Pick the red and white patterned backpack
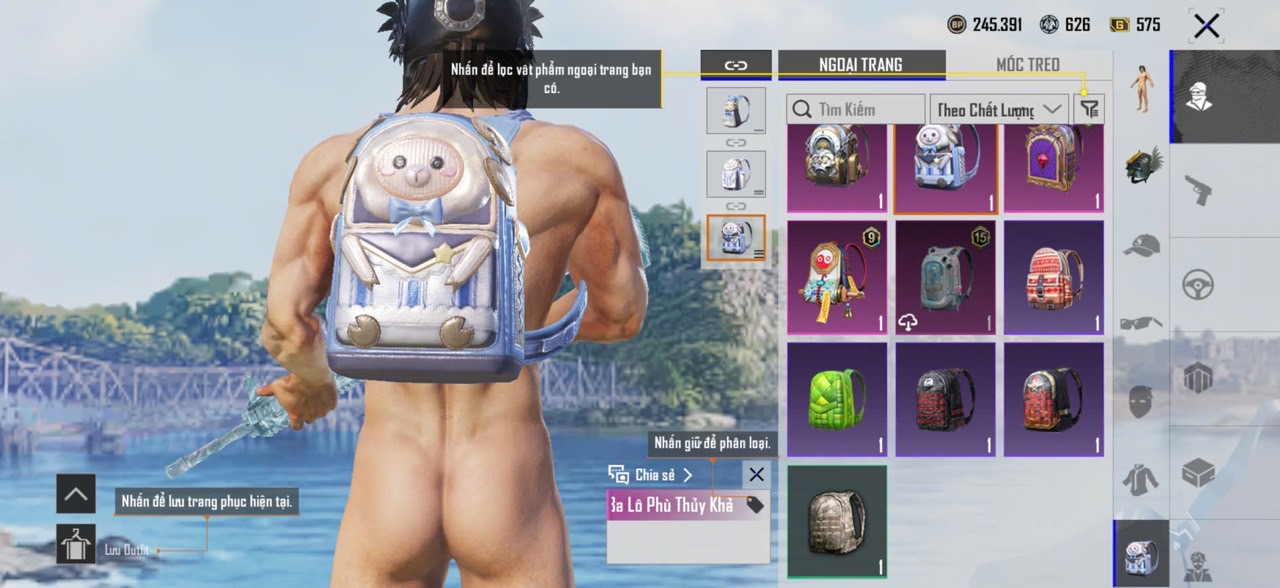This screenshot has height=588, width=1280. coord(1054,278)
